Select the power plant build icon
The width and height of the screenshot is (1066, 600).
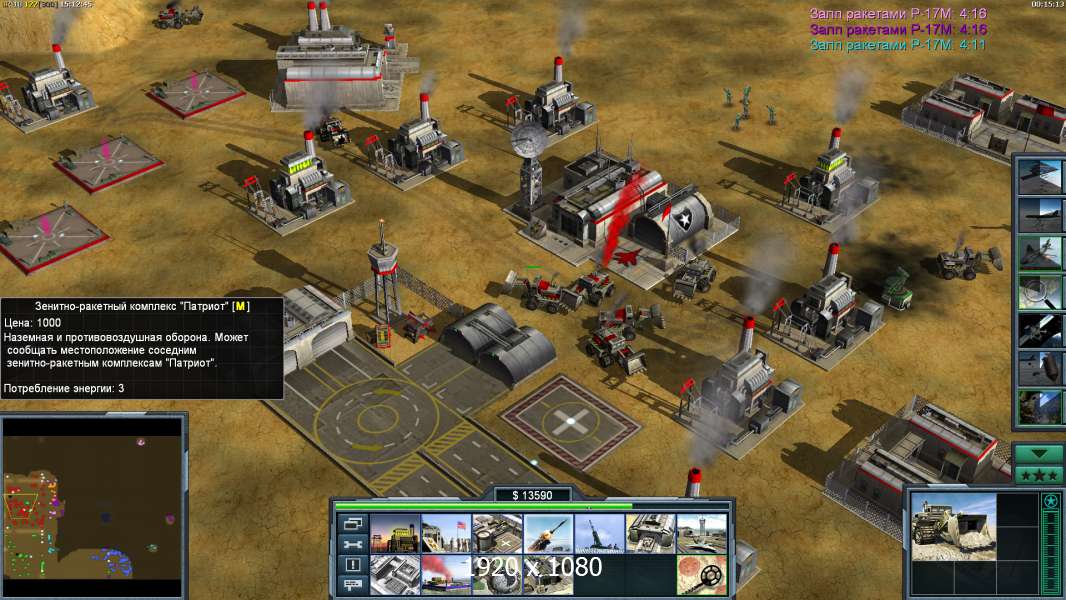tap(394, 533)
